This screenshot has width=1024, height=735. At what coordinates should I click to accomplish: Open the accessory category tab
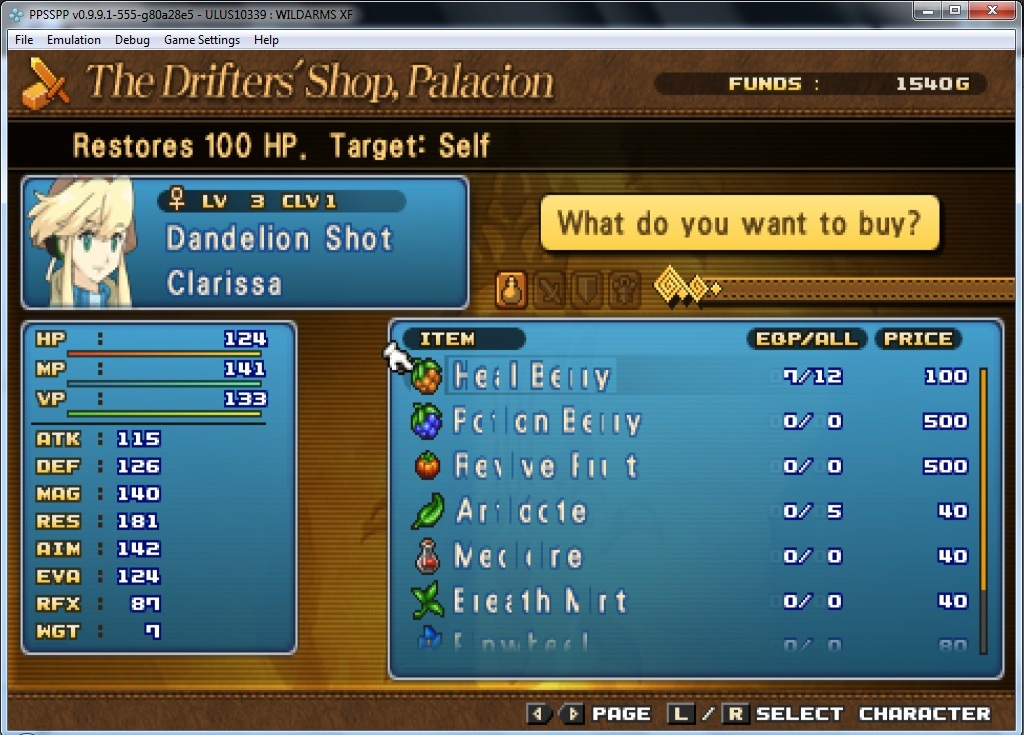pos(625,290)
